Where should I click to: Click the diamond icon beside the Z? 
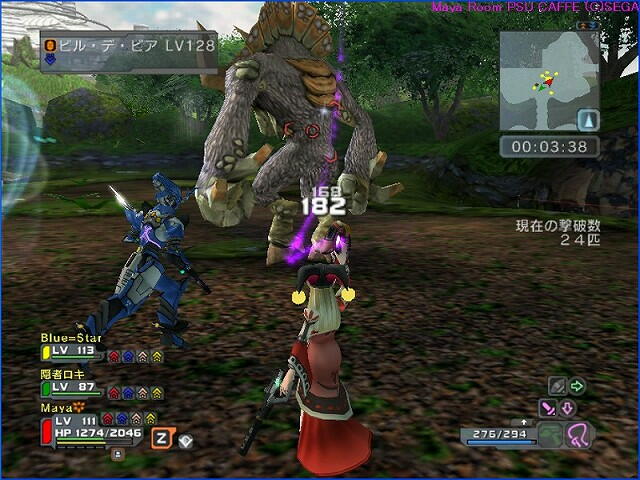(x=186, y=438)
